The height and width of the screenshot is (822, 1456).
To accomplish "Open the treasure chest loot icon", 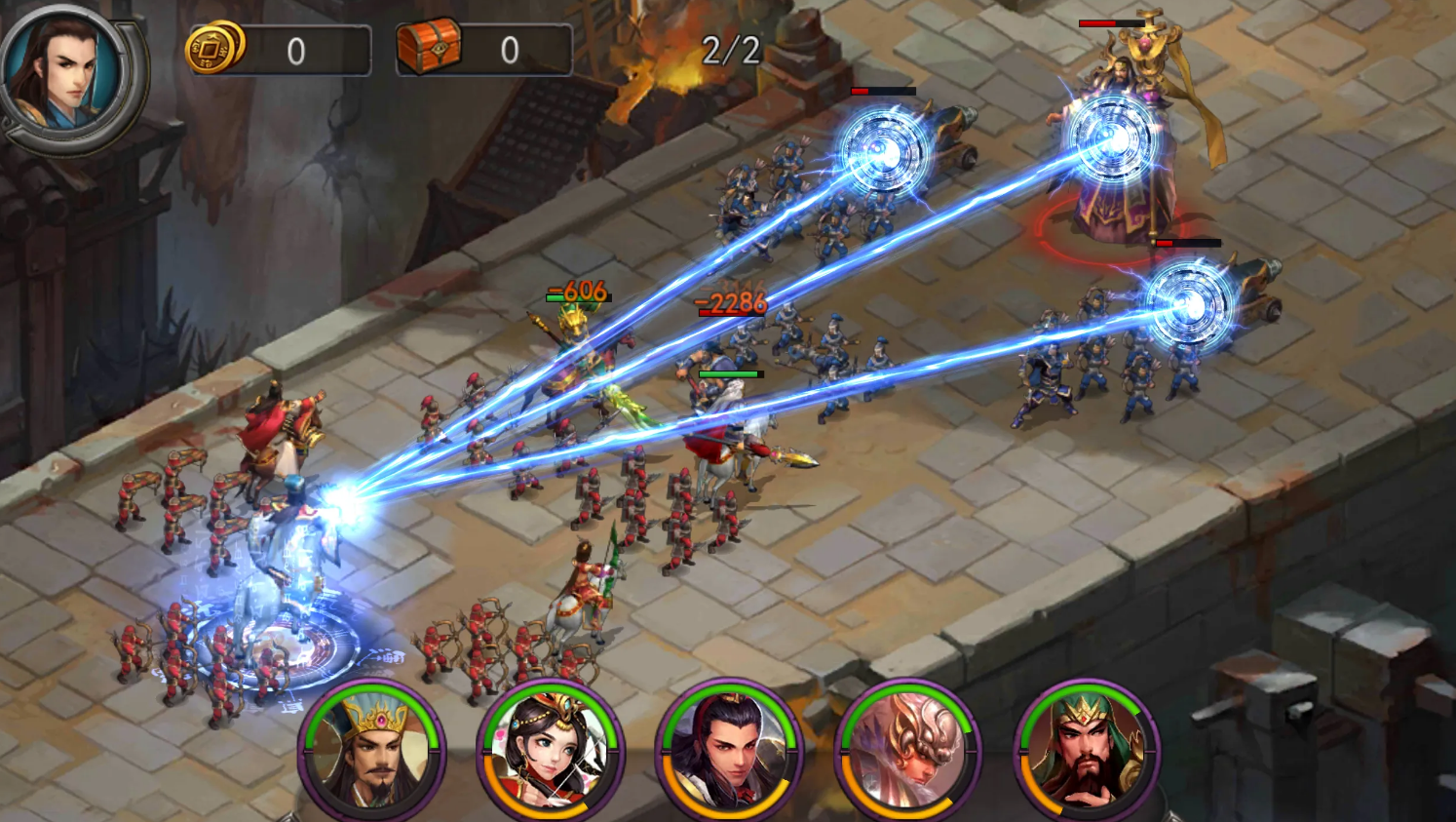I will [x=429, y=46].
